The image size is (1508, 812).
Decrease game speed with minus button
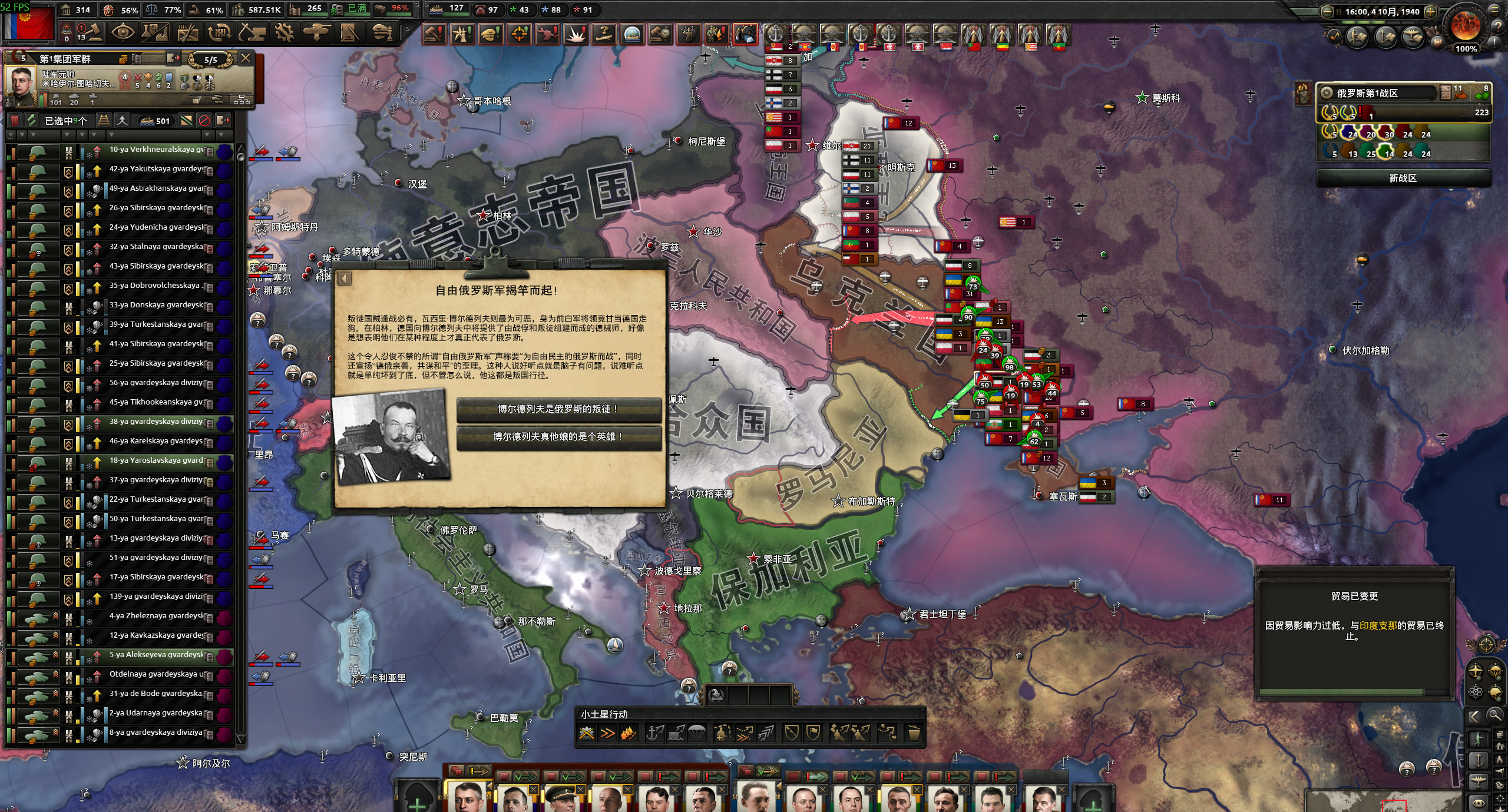click(1327, 11)
